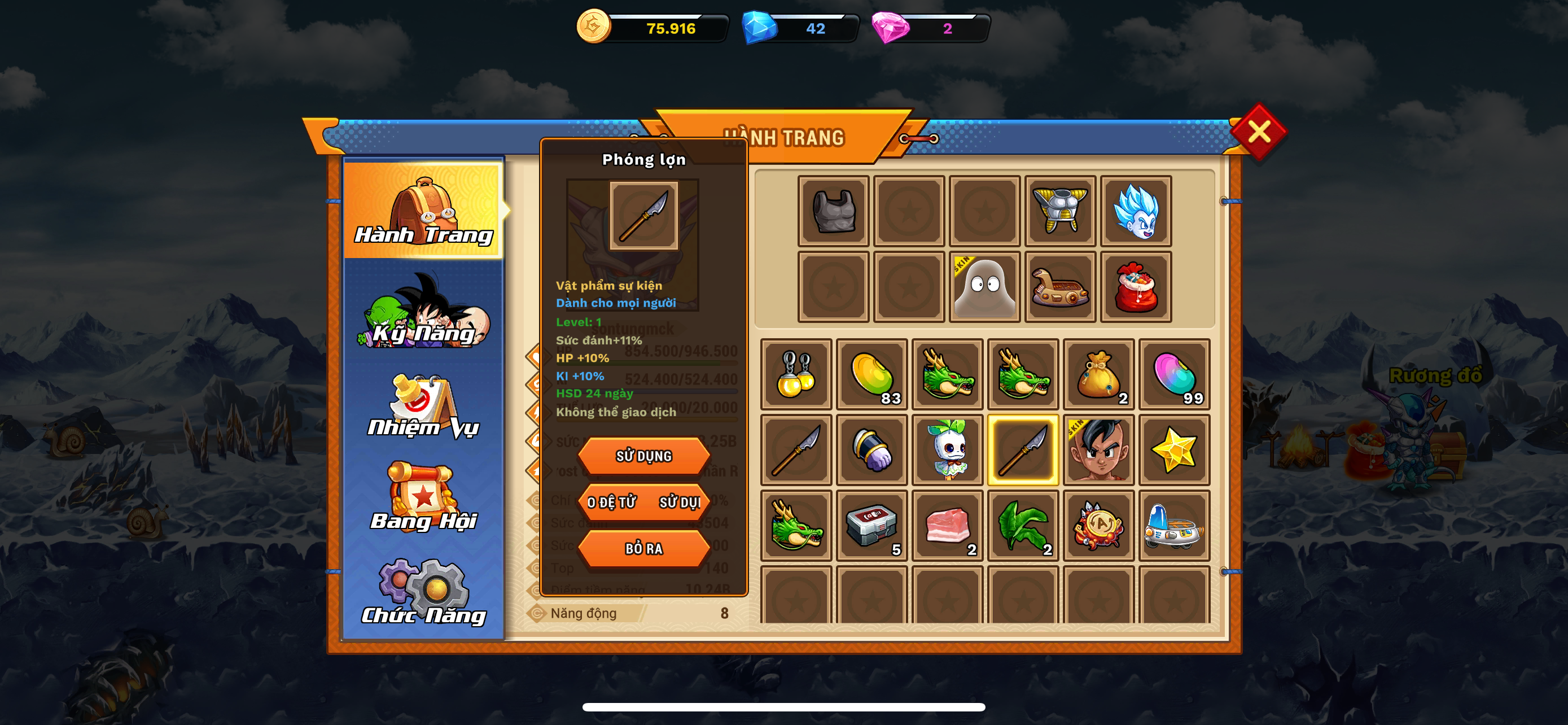Select the equipped red gift sack
The height and width of the screenshot is (725, 1568).
1136,287
